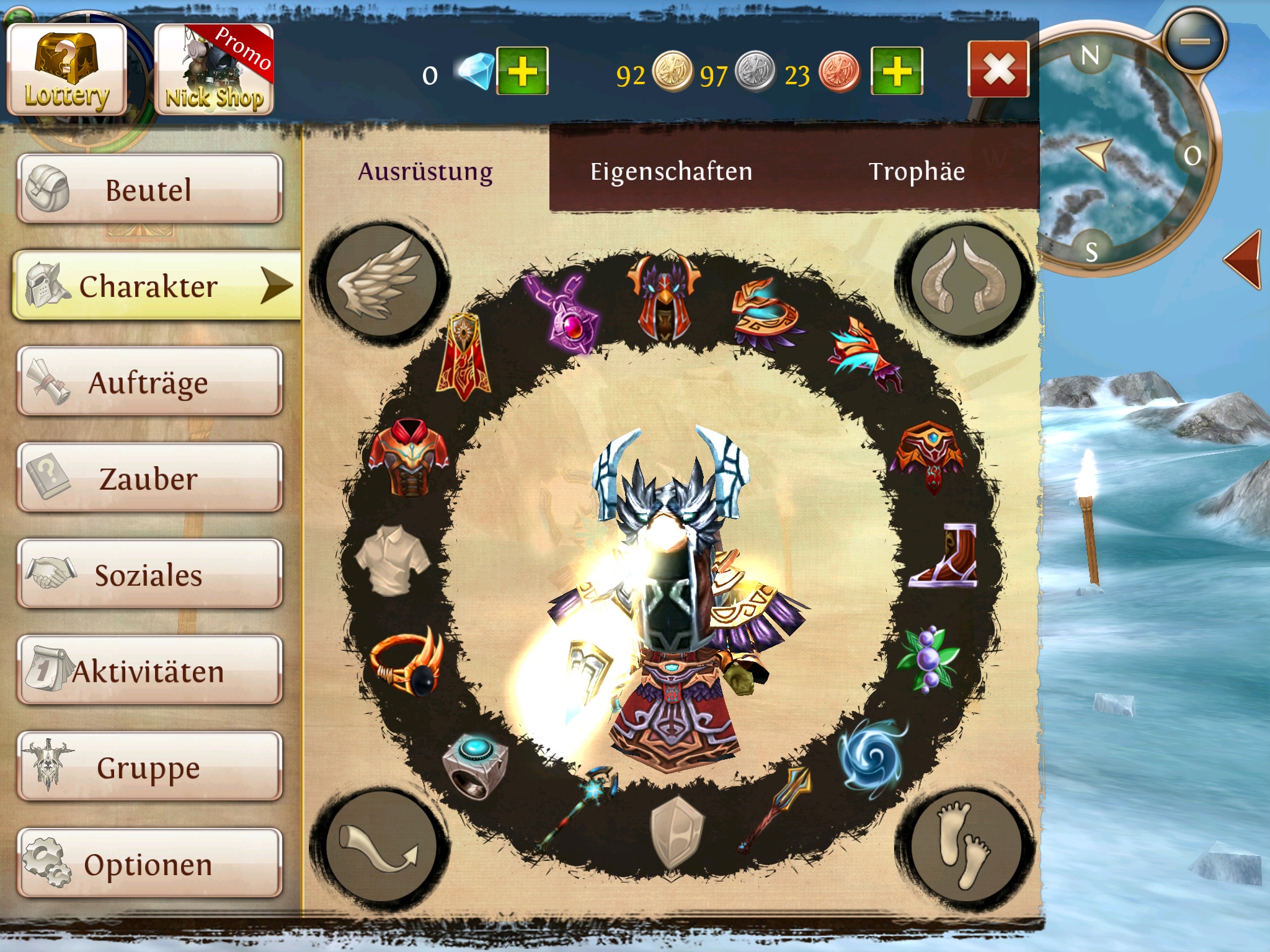Open the Optionen menu
The height and width of the screenshot is (952, 1270).
(149, 863)
